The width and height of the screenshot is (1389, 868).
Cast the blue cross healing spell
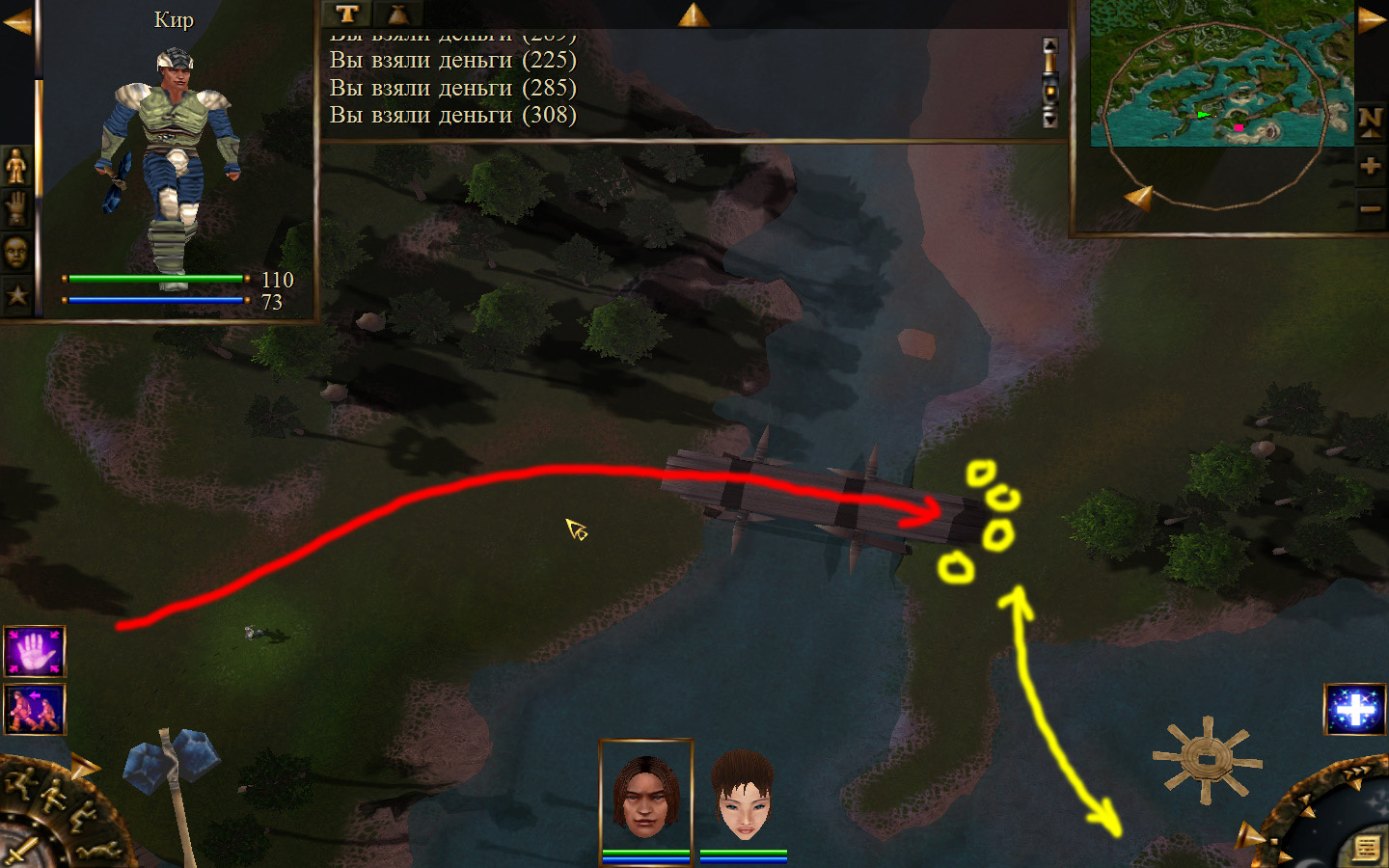point(1355,710)
